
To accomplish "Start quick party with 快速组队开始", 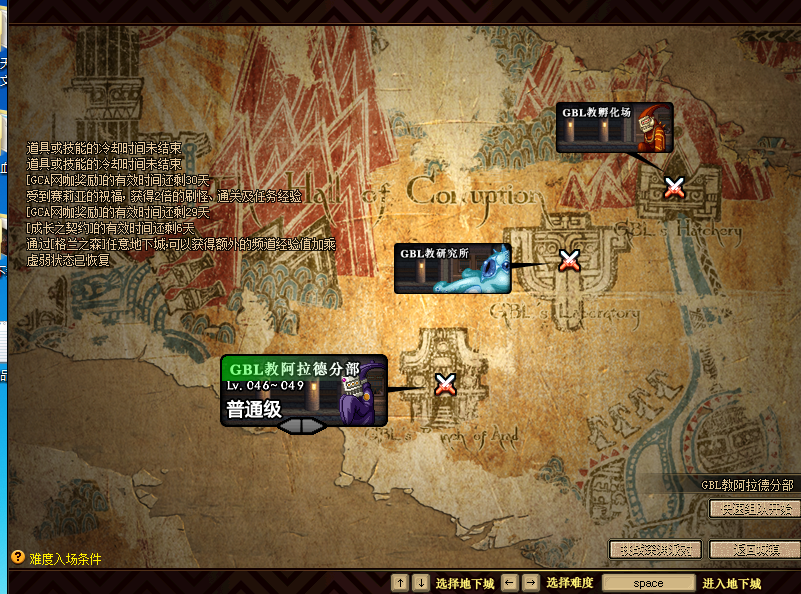I will click(x=755, y=508).
